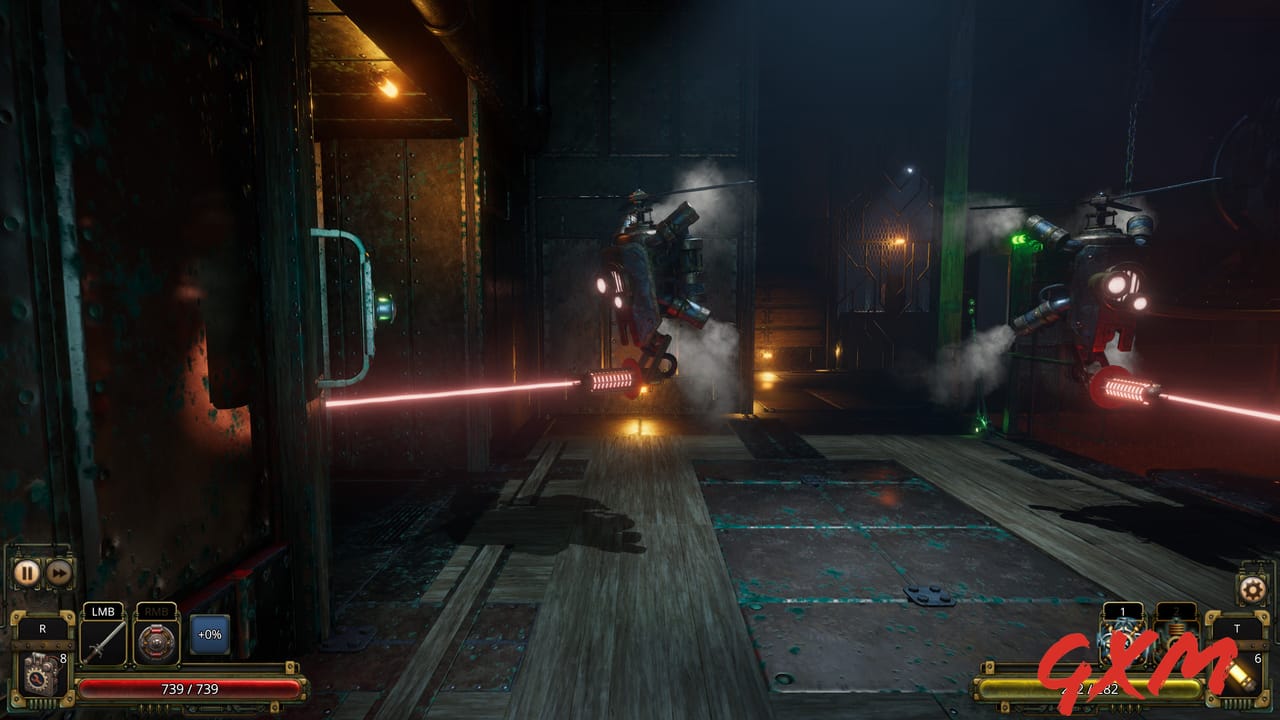Click the ammo count 6 next to the bullet
Image resolution: width=1280 pixels, height=720 pixels.
[x=1257, y=657]
